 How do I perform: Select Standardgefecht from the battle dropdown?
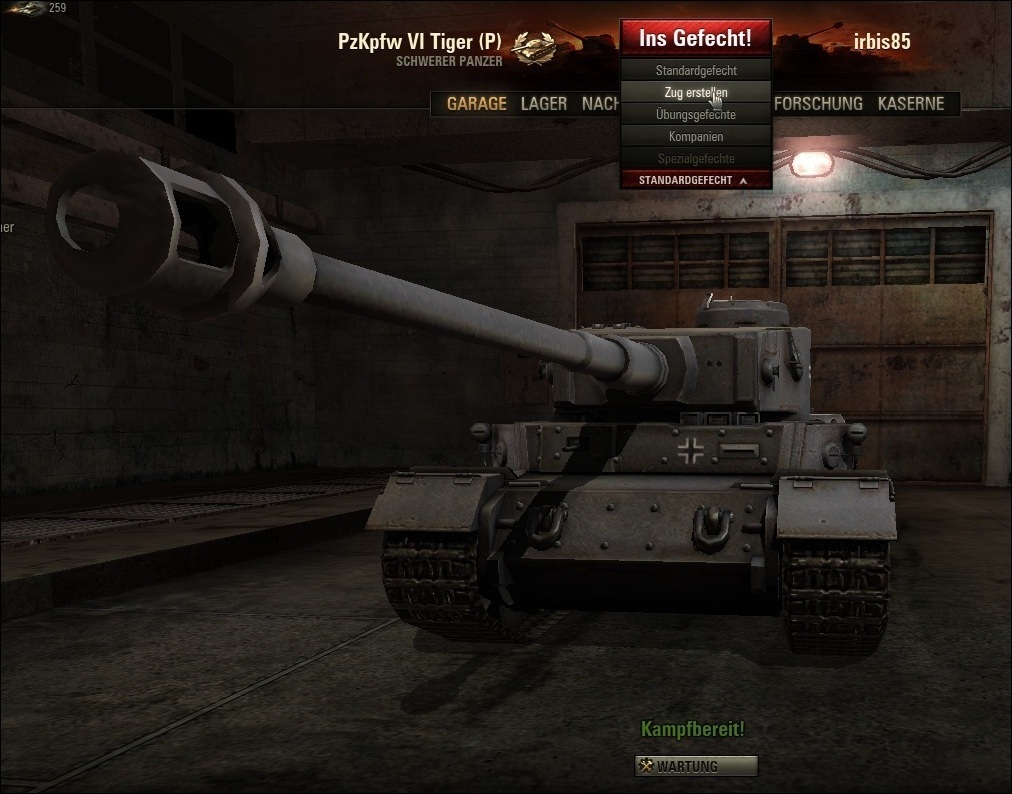point(696,71)
